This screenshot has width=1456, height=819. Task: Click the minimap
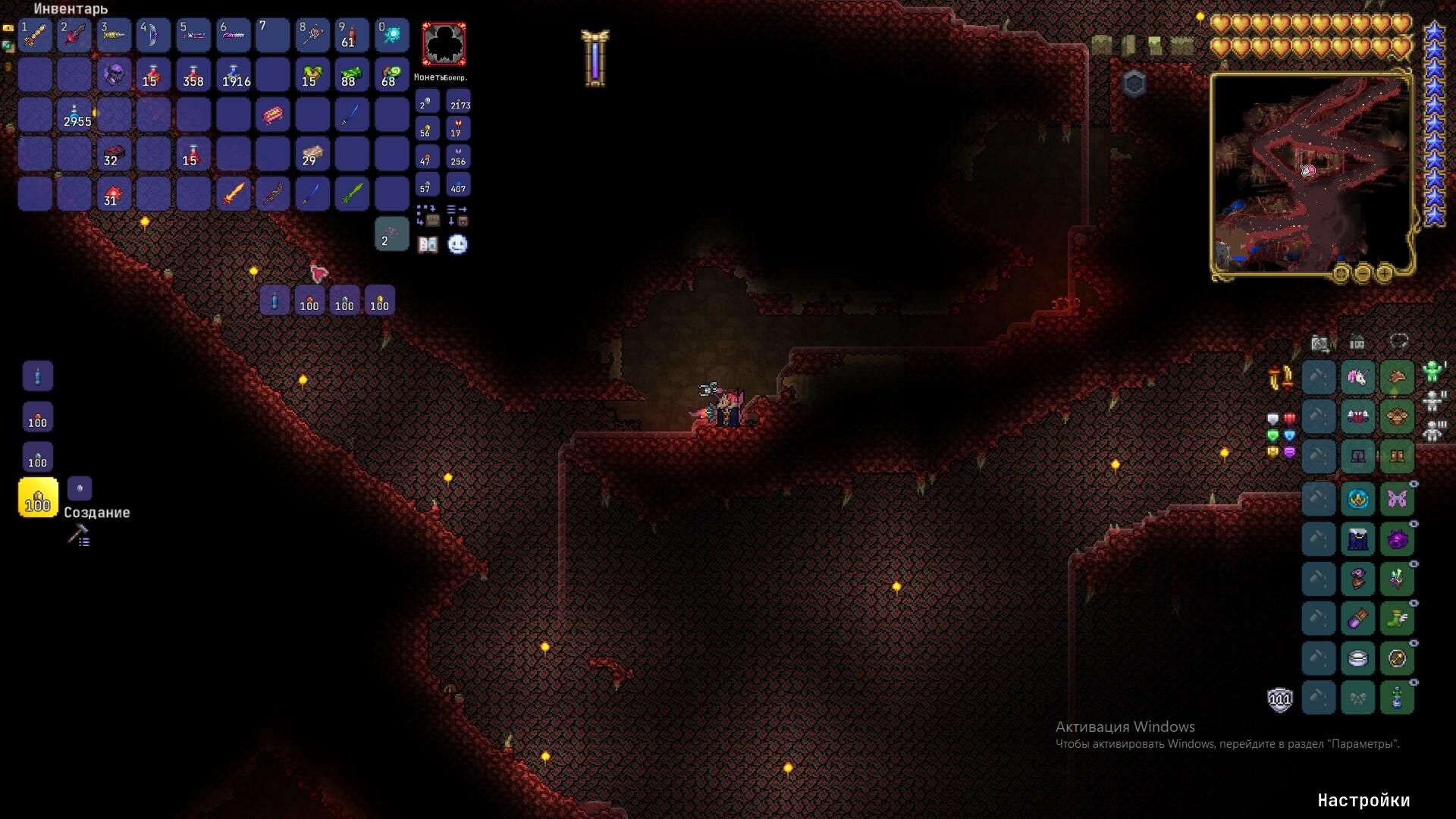pyautogui.click(x=1310, y=173)
